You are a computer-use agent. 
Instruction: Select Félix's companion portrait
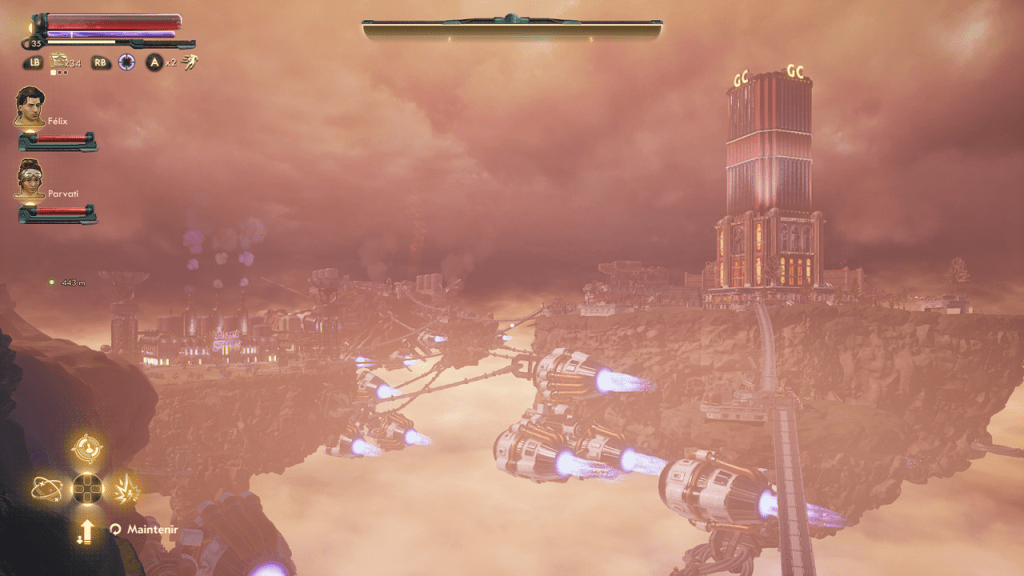coord(29,106)
